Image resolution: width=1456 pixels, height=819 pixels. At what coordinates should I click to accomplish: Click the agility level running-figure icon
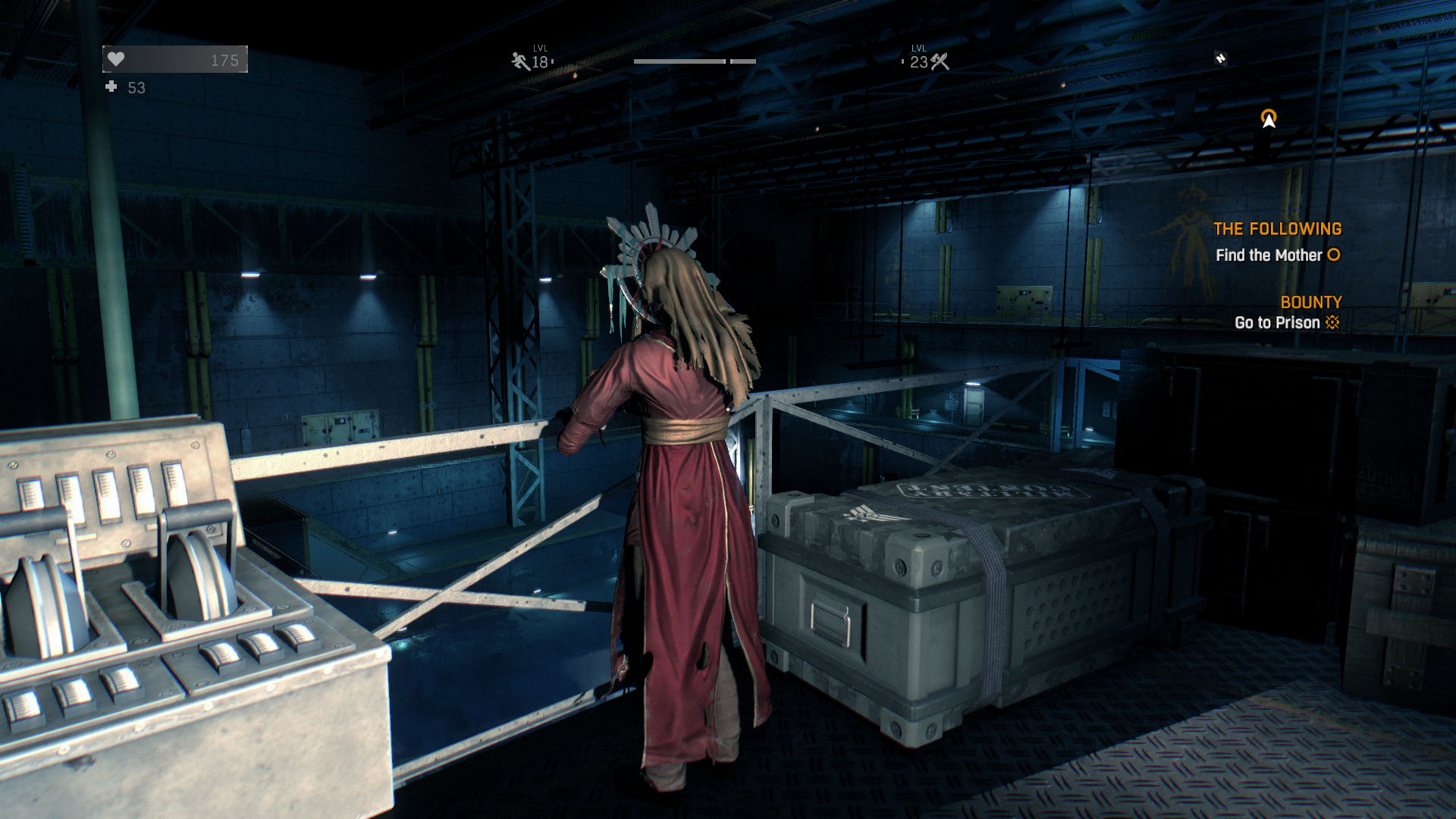coord(521,61)
